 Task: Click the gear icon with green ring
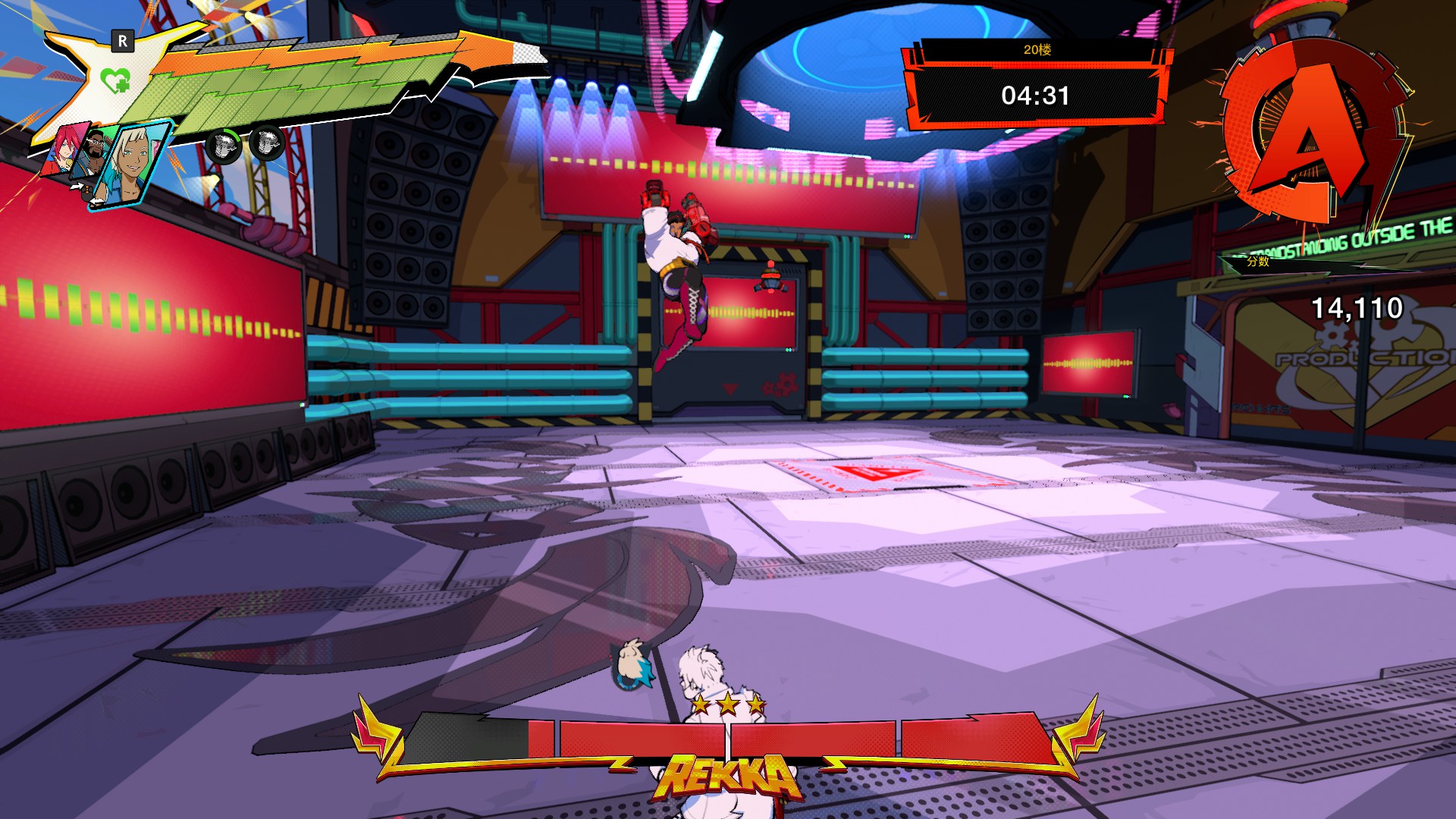pyautogui.click(x=223, y=146)
